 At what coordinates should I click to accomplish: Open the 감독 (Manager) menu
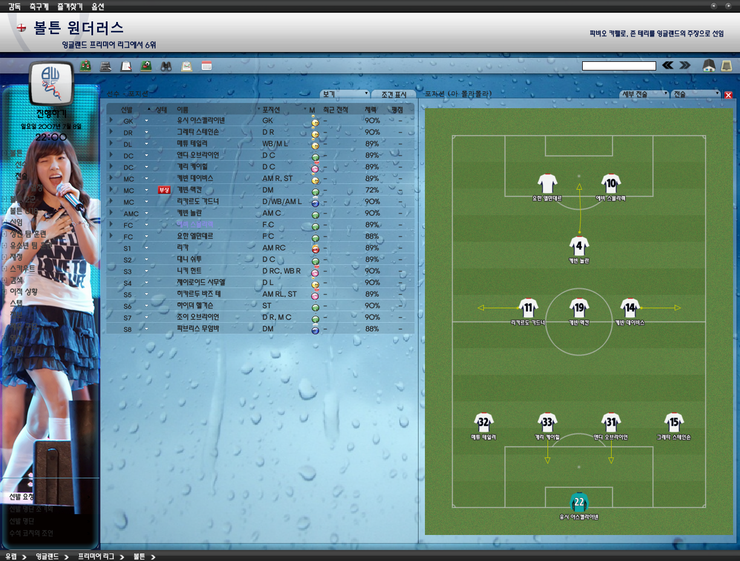tap(13, 6)
